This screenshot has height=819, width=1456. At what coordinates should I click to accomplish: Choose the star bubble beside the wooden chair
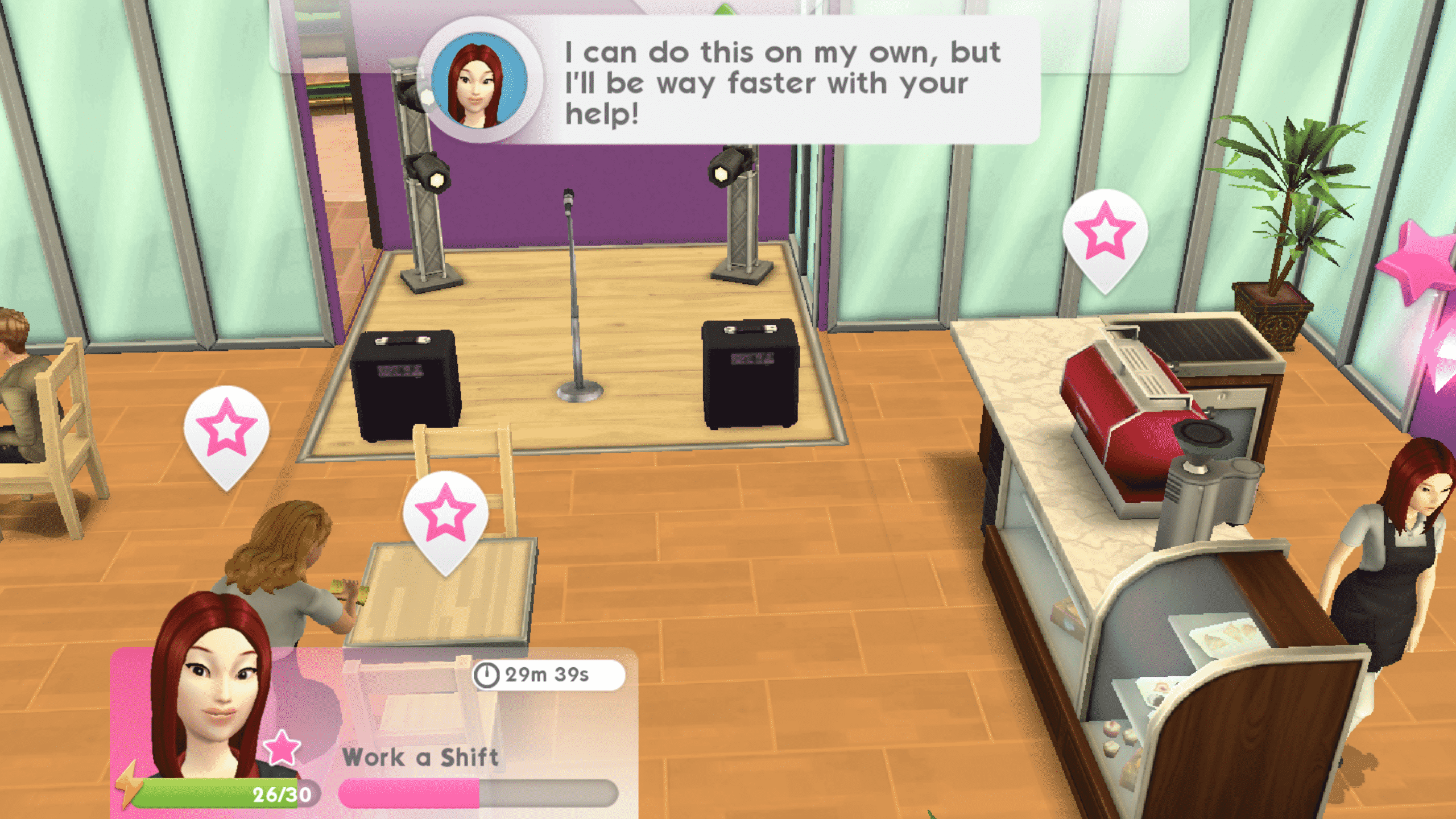coord(226,429)
